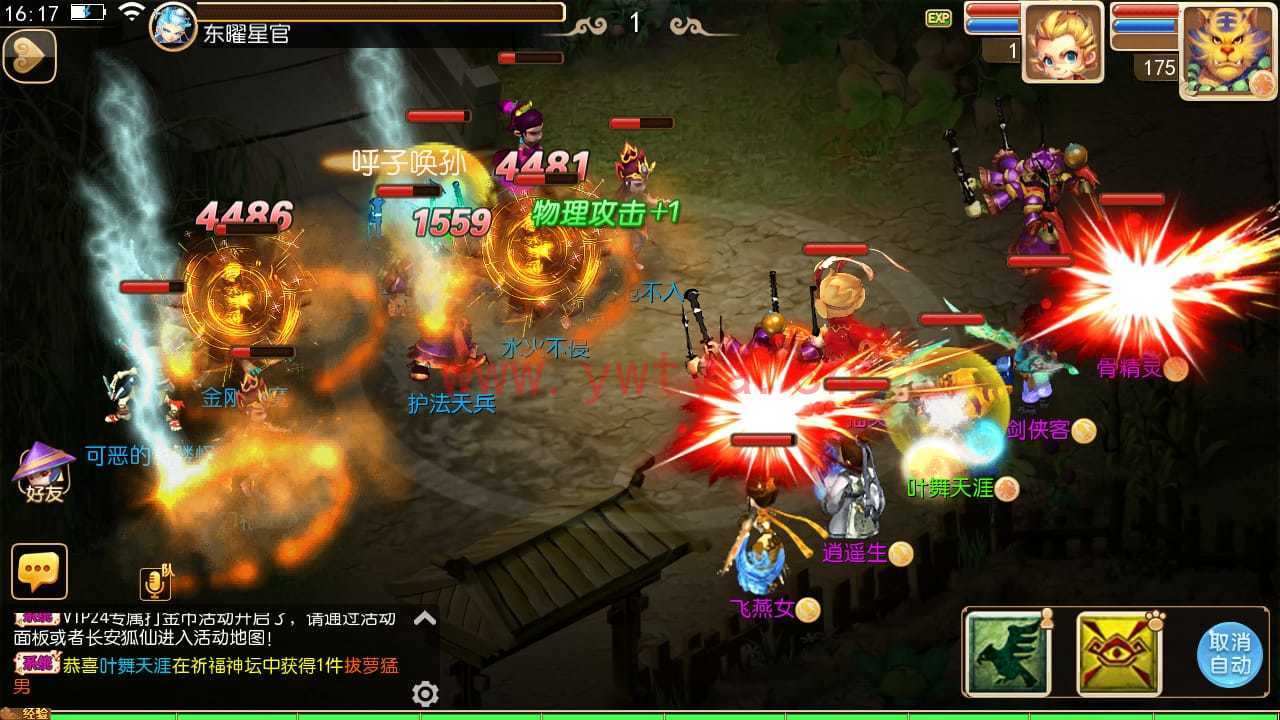
Task: Open the 东曜星官 boss portrait
Action: point(173,26)
